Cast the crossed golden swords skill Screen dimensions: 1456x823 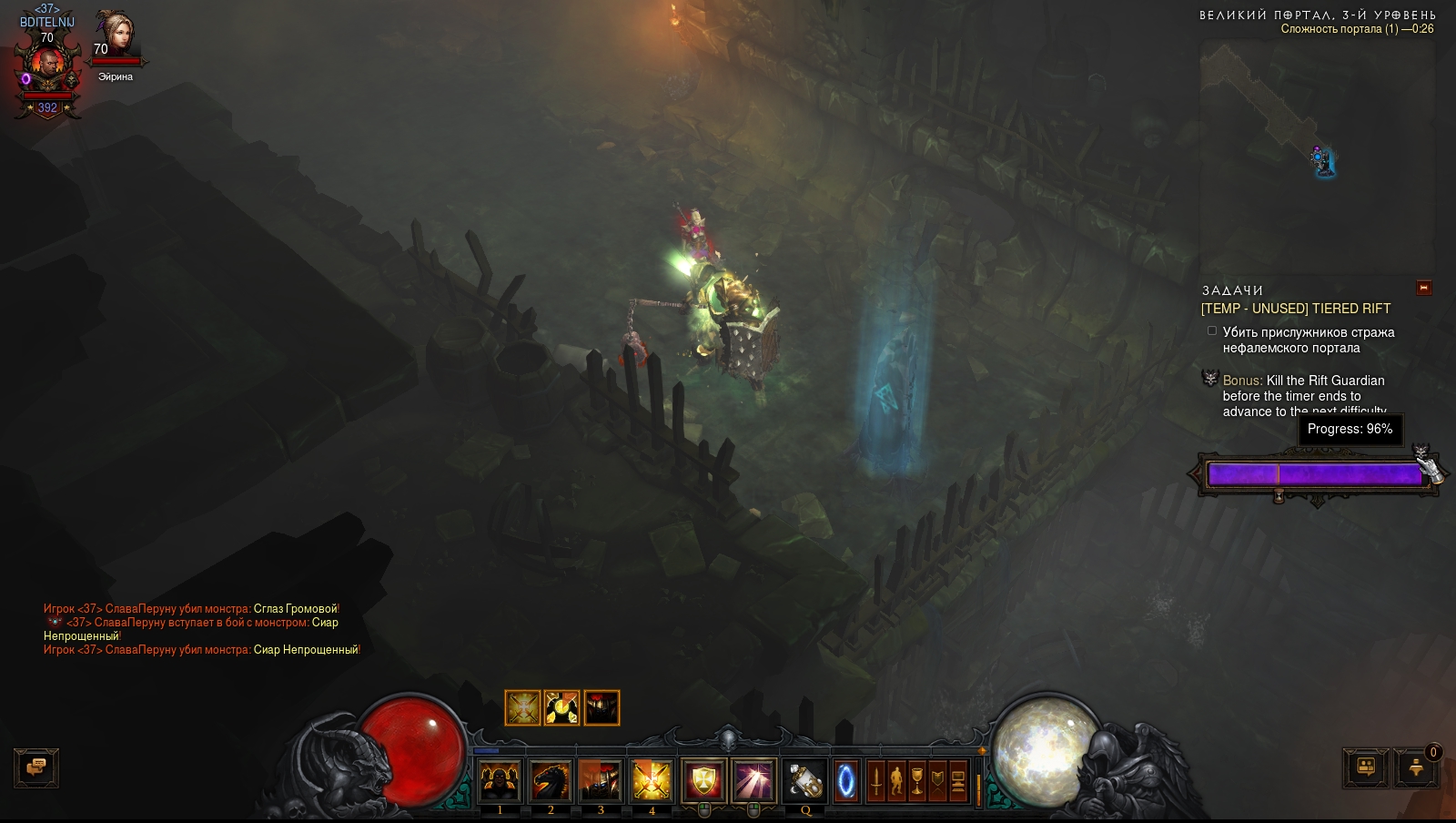tap(652, 780)
